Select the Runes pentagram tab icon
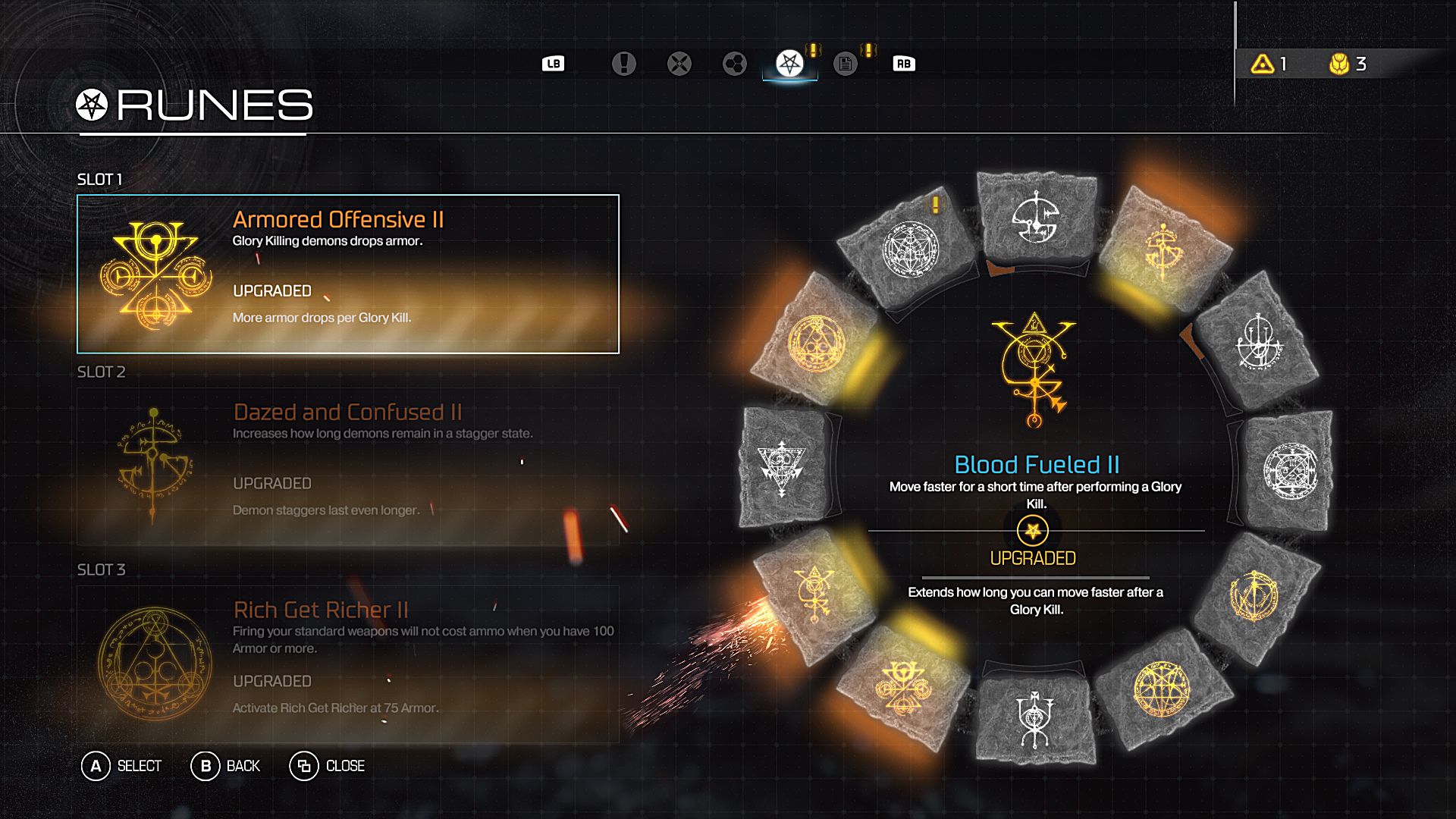The image size is (1456, 819). point(789,64)
